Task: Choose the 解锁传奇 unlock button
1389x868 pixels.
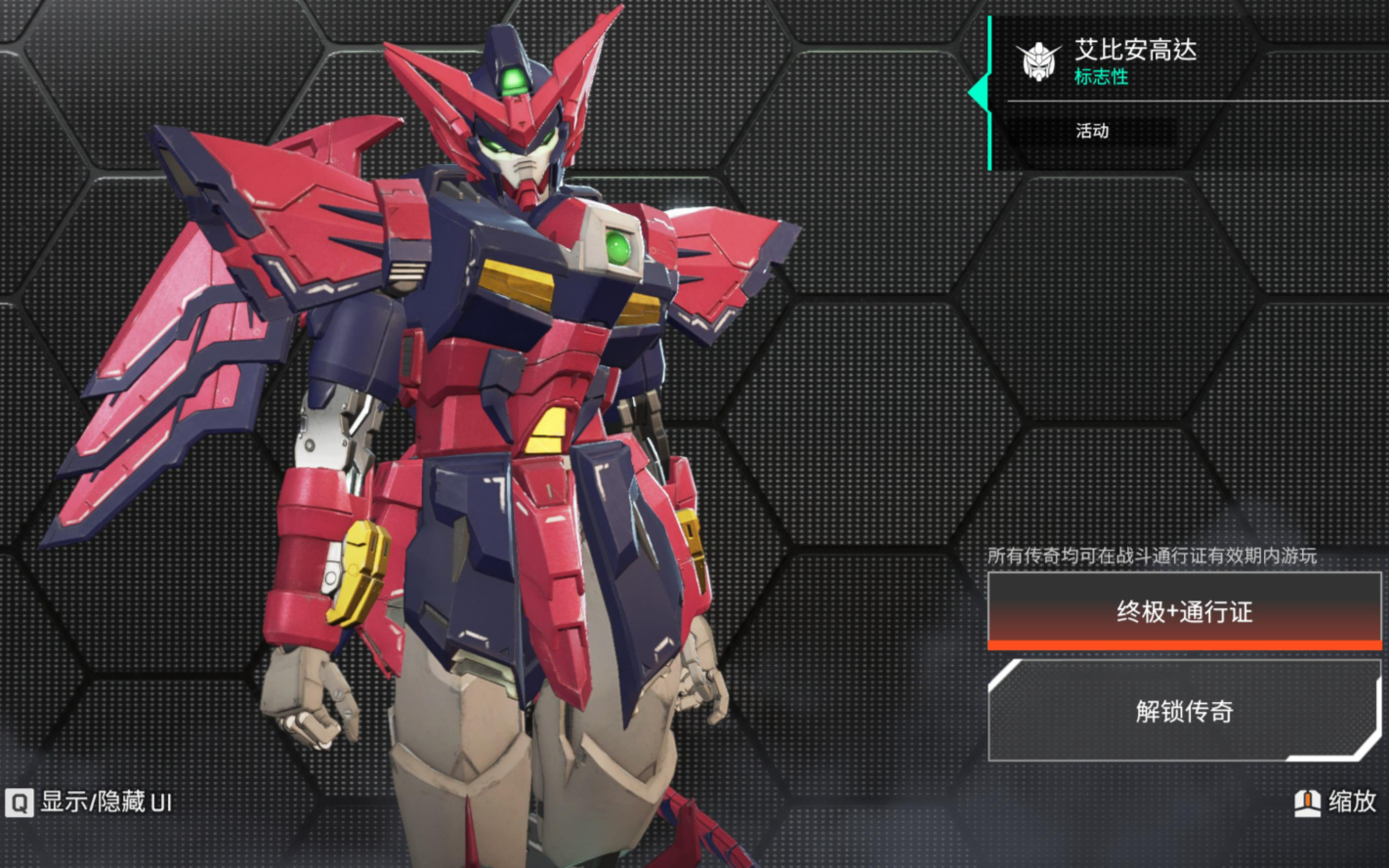Action: click(1184, 711)
